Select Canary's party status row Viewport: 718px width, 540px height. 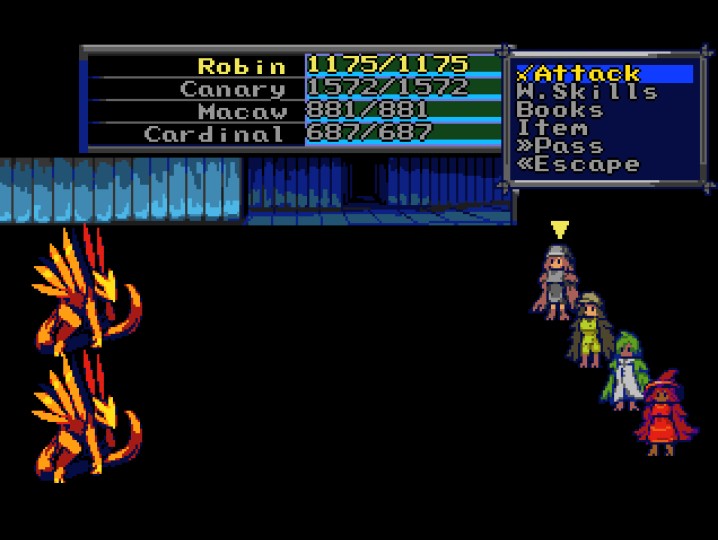tap(292, 89)
